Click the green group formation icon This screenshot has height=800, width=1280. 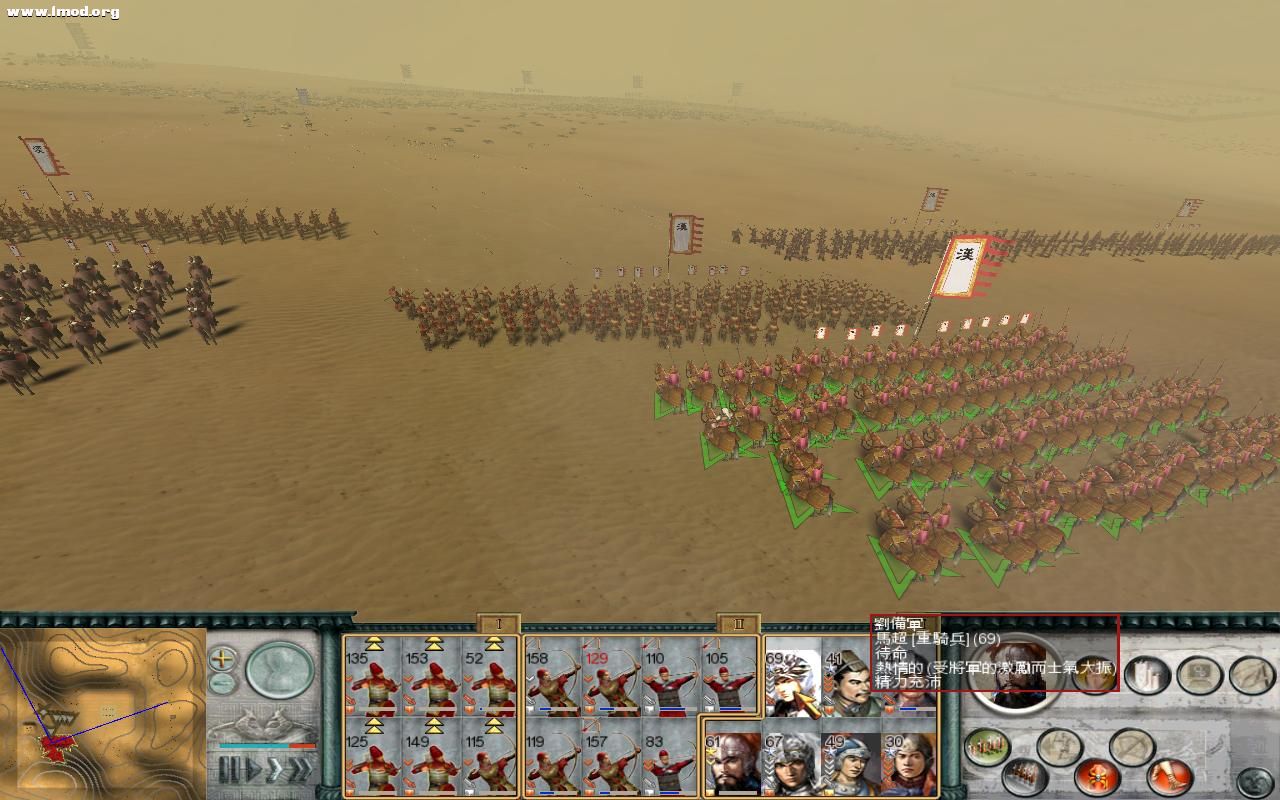coord(986,746)
